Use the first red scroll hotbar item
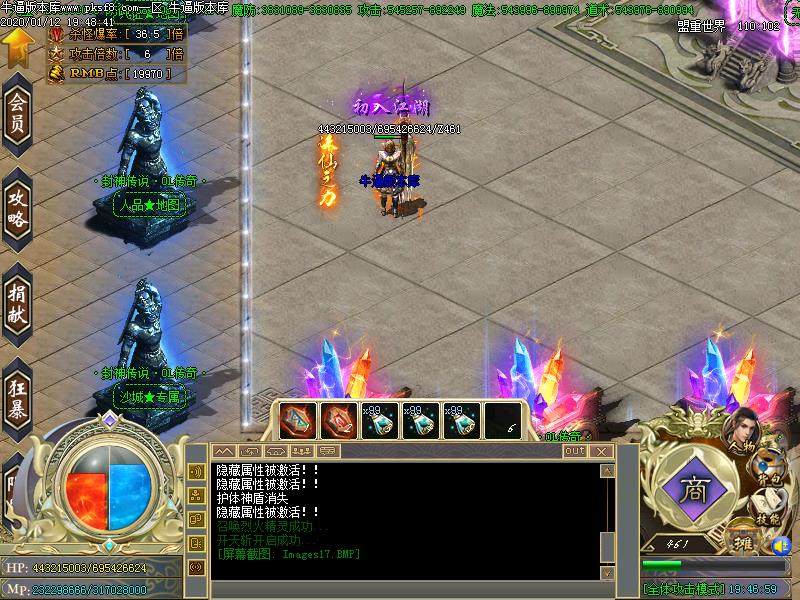800x600 pixels. pyautogui.click(x=297, y=421)
